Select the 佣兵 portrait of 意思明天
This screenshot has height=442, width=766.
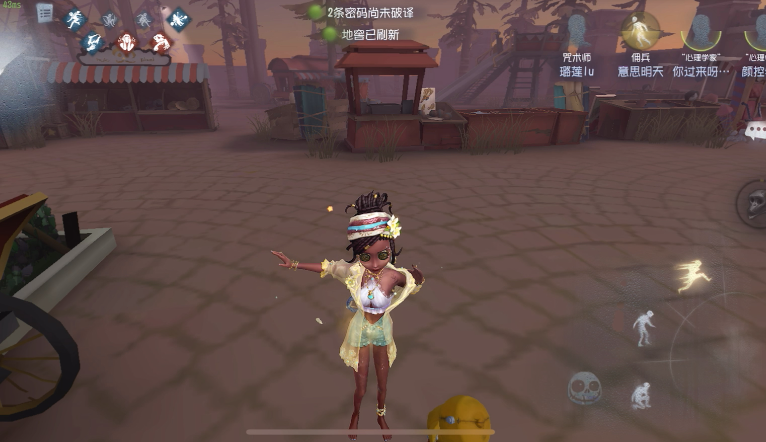coord(639,31)
